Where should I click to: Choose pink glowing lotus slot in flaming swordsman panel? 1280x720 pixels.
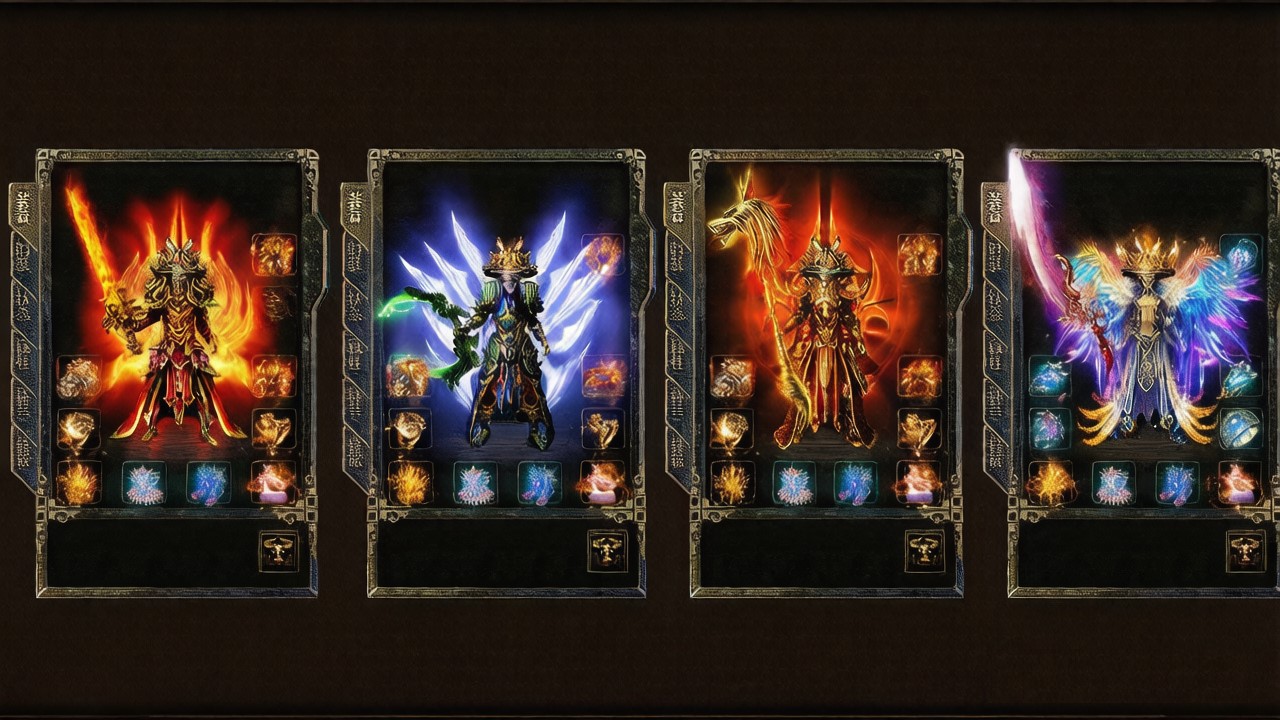coord(273,483)
